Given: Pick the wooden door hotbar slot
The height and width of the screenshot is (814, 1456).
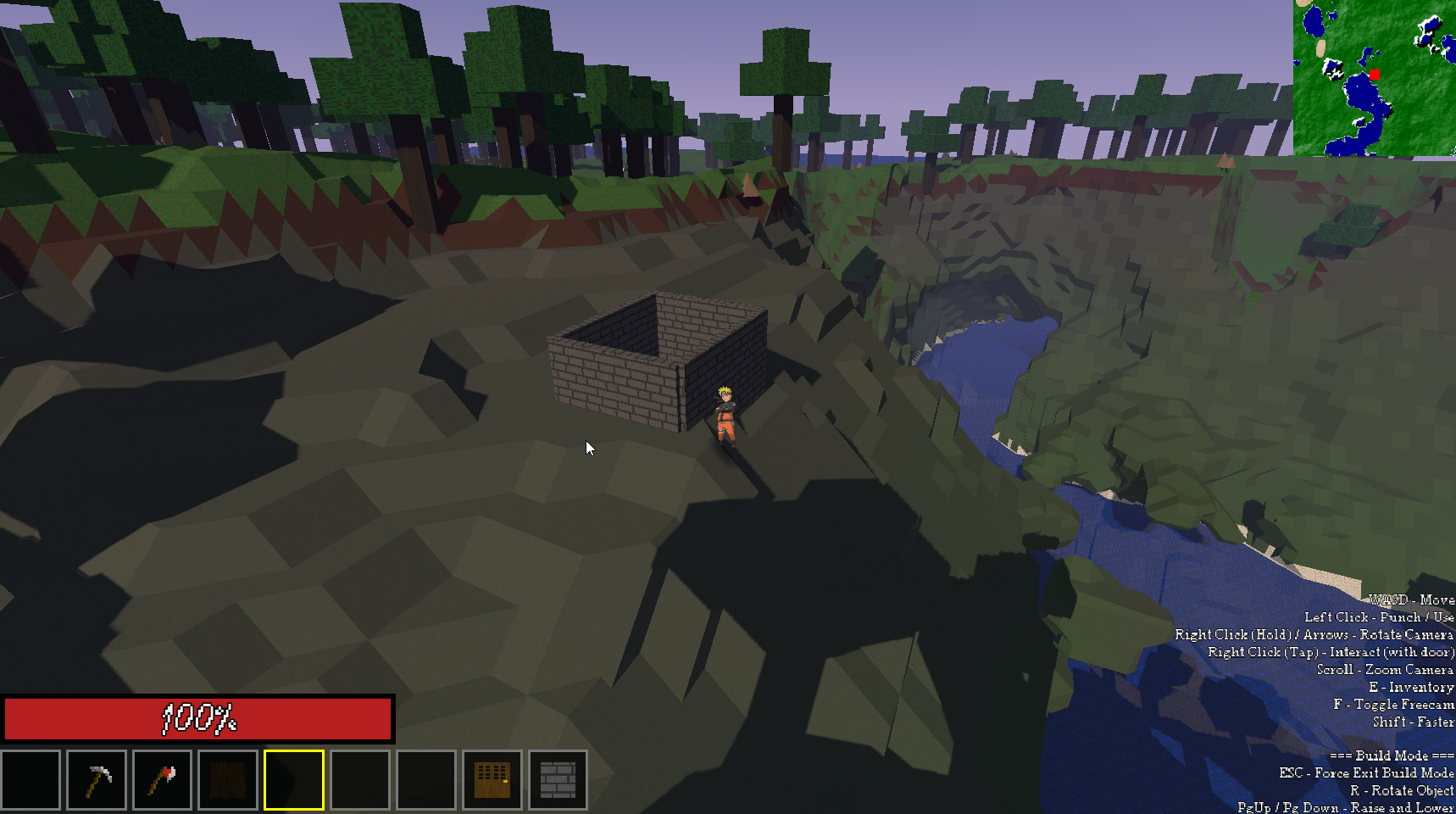Looking at the screenshot, I should point(492,780).
